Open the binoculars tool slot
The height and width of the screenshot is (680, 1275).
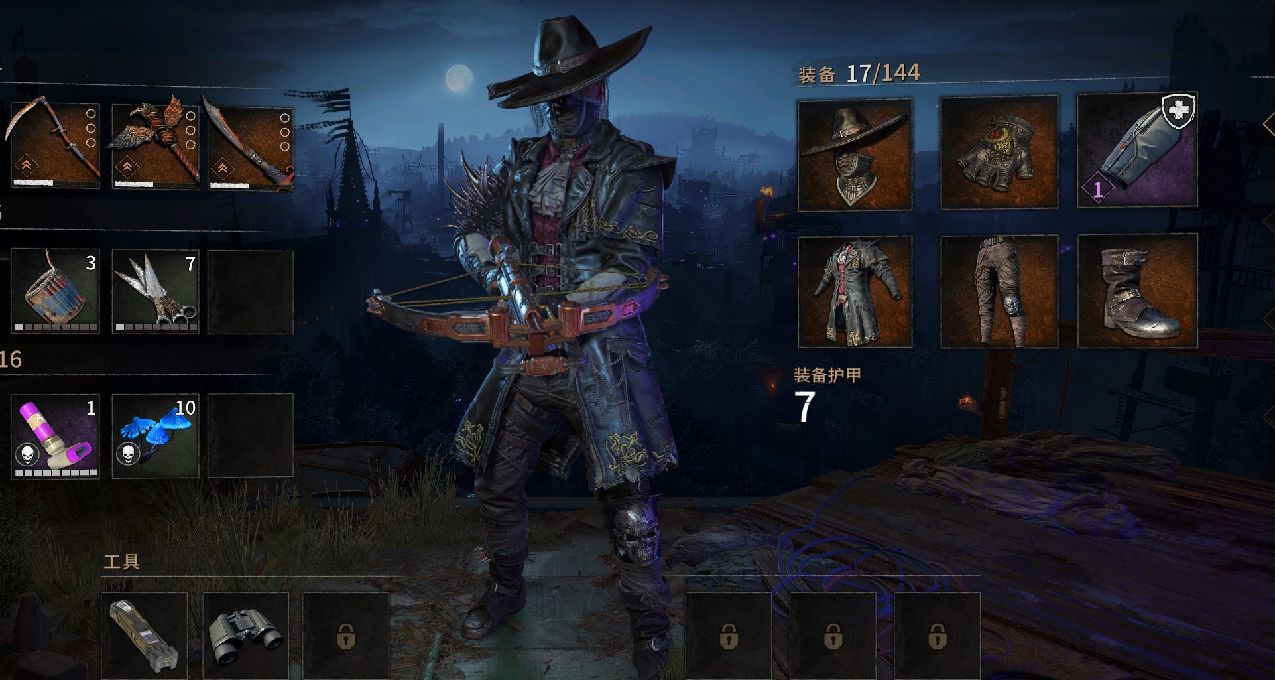coord(246,634)
